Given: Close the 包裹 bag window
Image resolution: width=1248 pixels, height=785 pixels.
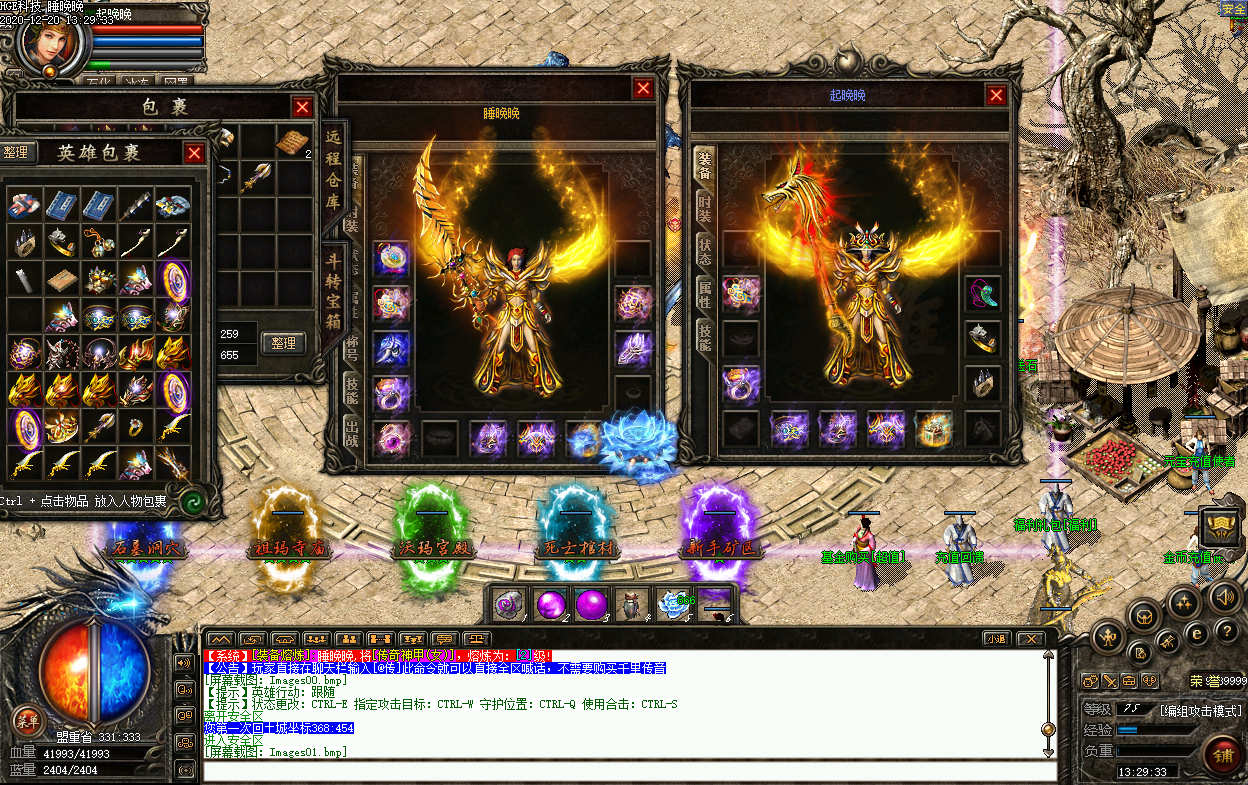Looking at the screenshot, I should click(x=302, y=107).
